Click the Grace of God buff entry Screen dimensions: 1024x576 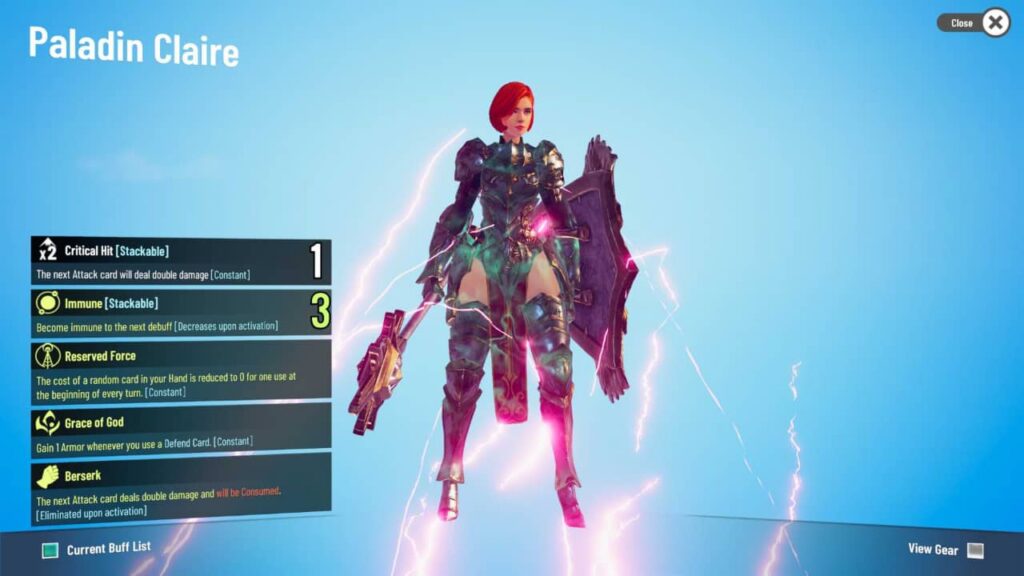[x=180, y=431]
